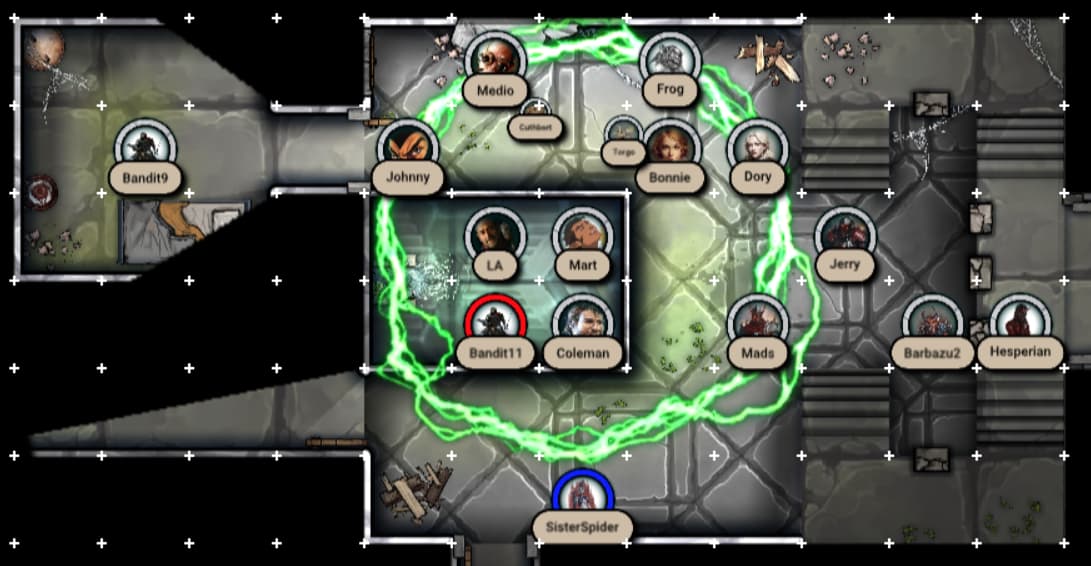Choose the Mart token
This screenshot has height=566, width=1091.
click(x=582, y=236)
